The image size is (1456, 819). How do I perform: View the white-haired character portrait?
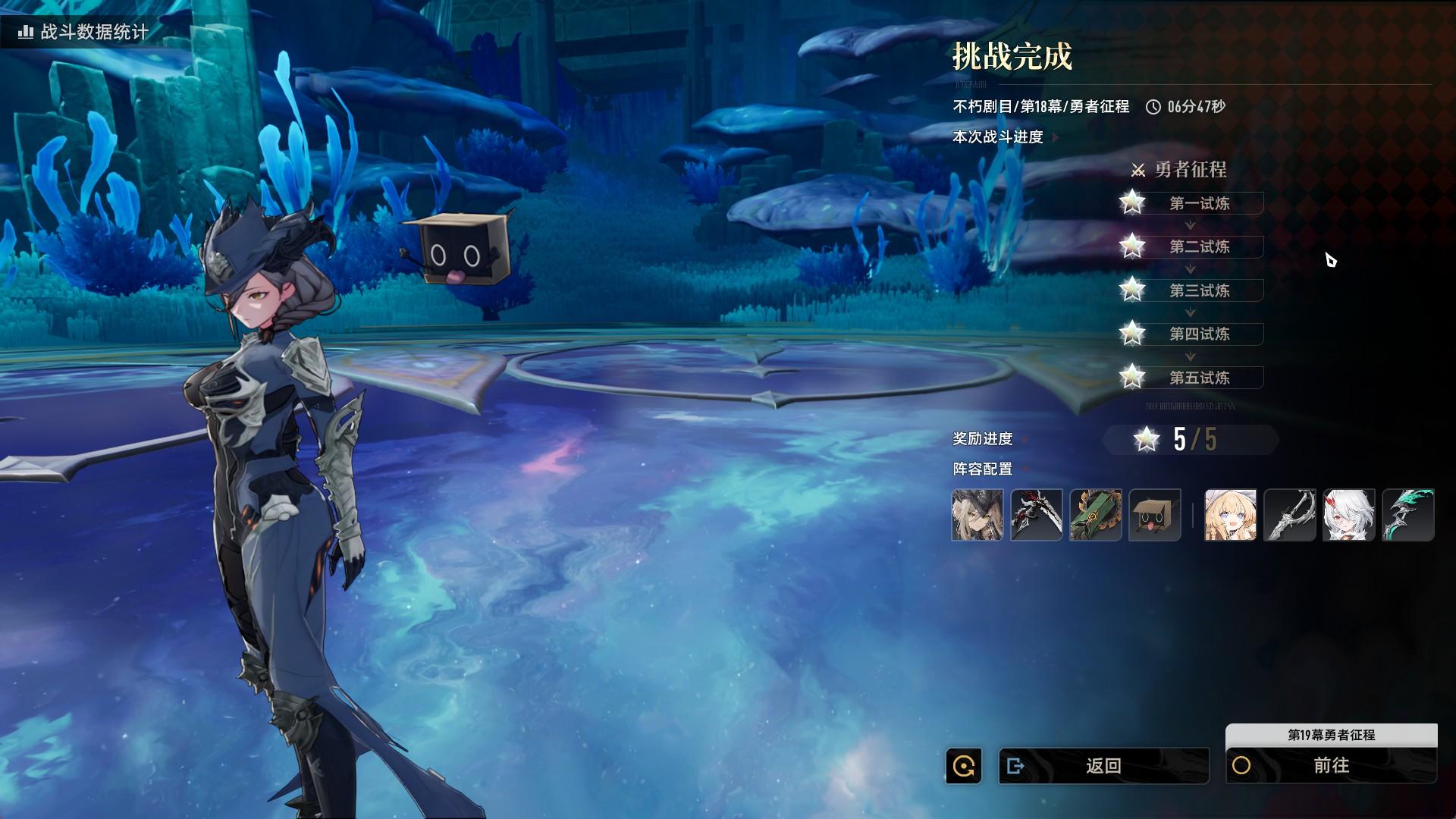(1349, 515)
